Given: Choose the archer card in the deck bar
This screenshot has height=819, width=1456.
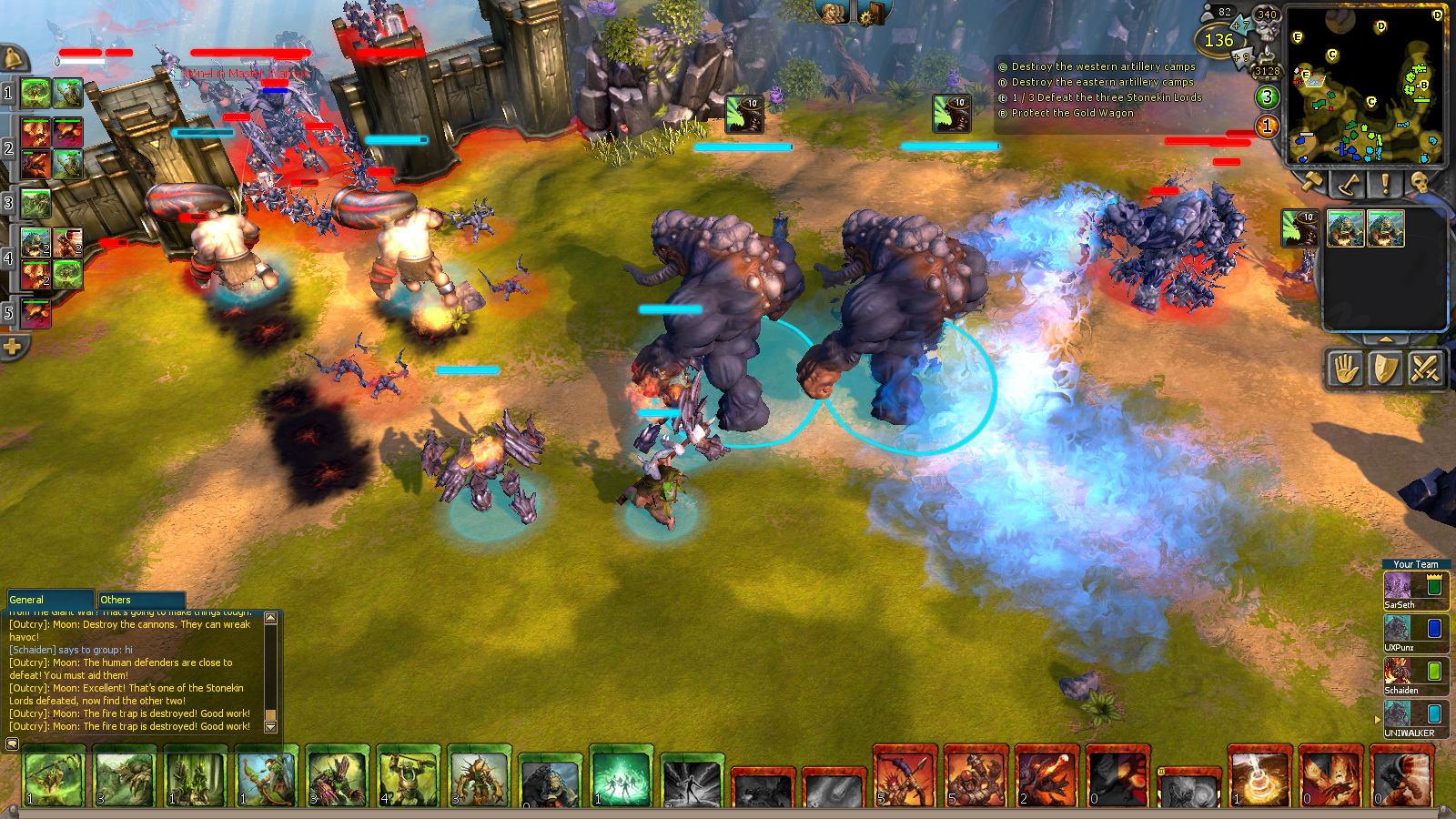Looking at the screenshot, I should click(x=266, y=778).
